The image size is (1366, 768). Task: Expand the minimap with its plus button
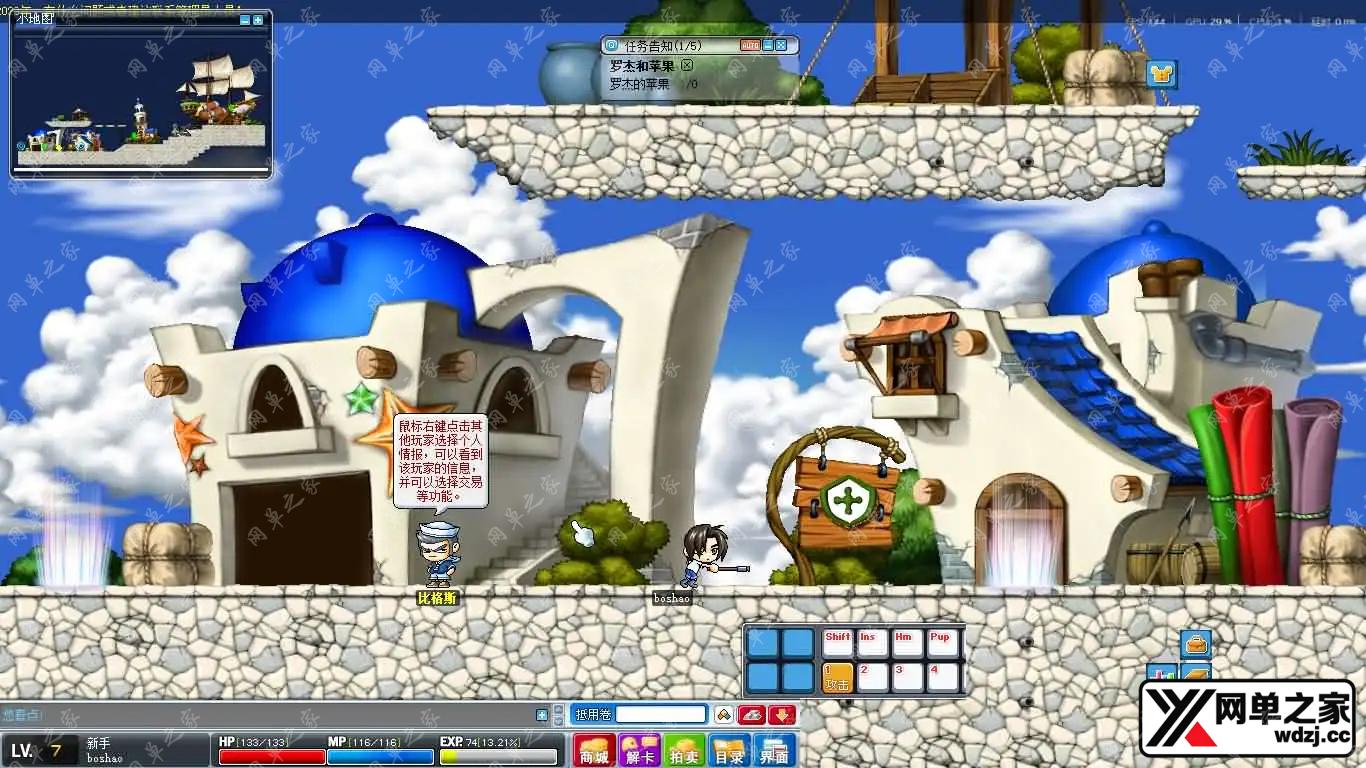click(x=258, y=20)
